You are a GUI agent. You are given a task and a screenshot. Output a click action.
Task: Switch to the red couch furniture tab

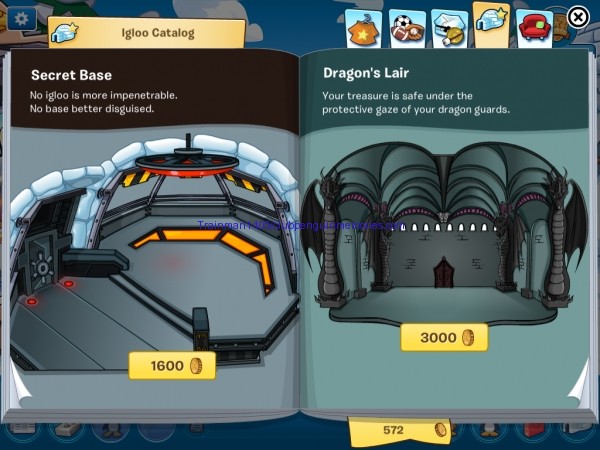point(534,26)
